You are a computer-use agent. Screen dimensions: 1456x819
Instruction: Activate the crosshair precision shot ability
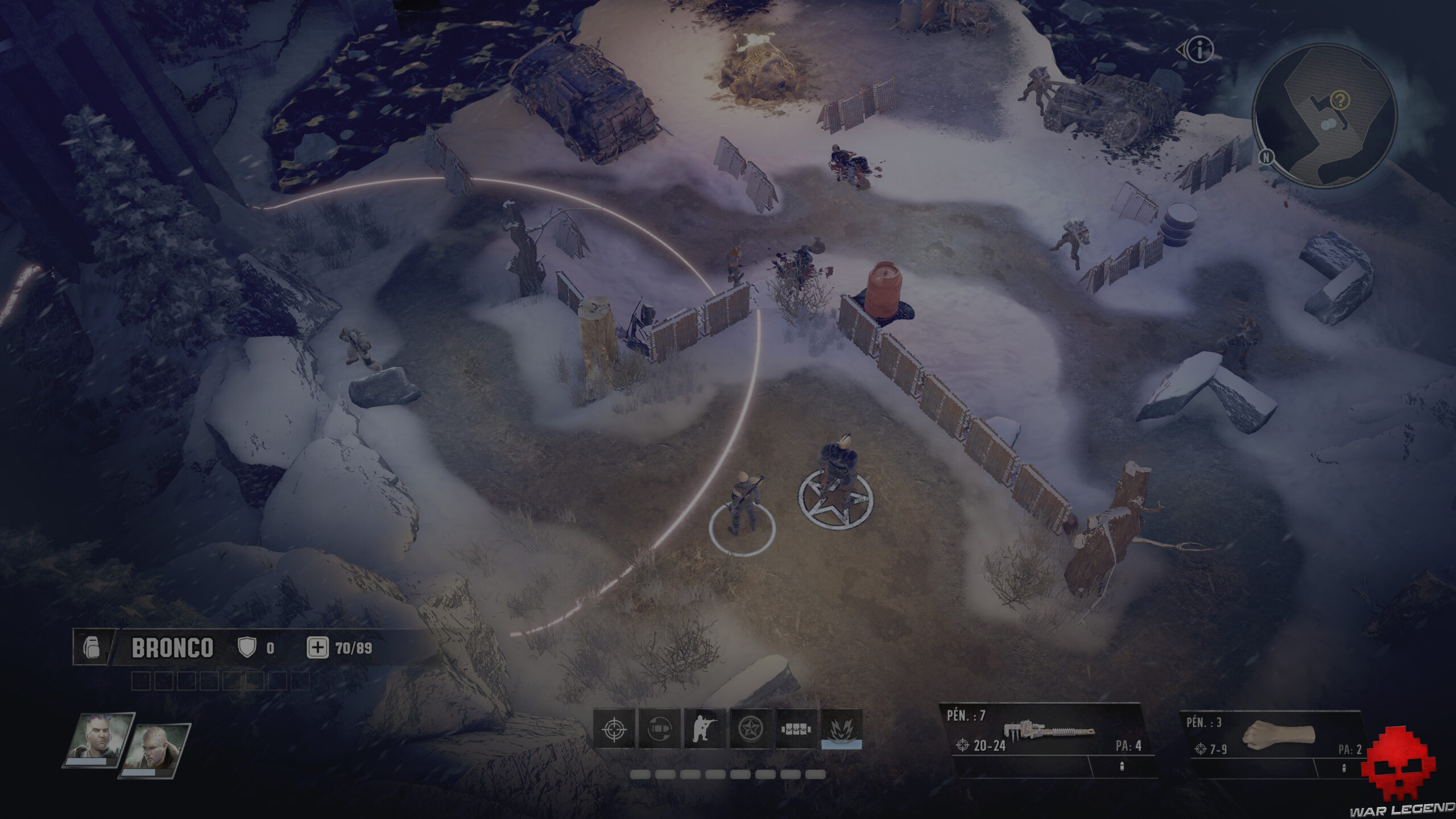click(614, 729)
